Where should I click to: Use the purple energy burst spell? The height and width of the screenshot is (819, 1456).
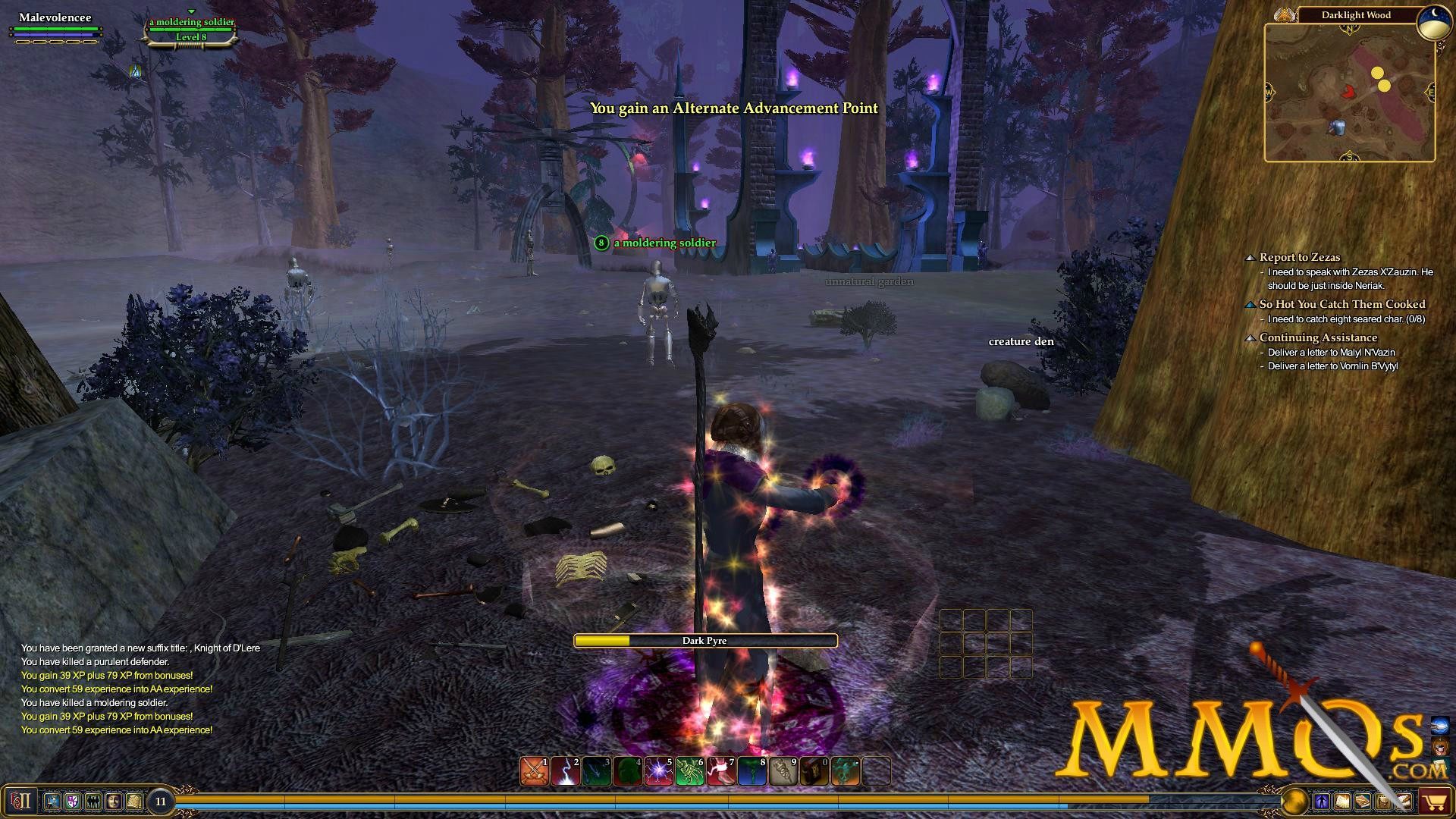click(x=658, y=771)
